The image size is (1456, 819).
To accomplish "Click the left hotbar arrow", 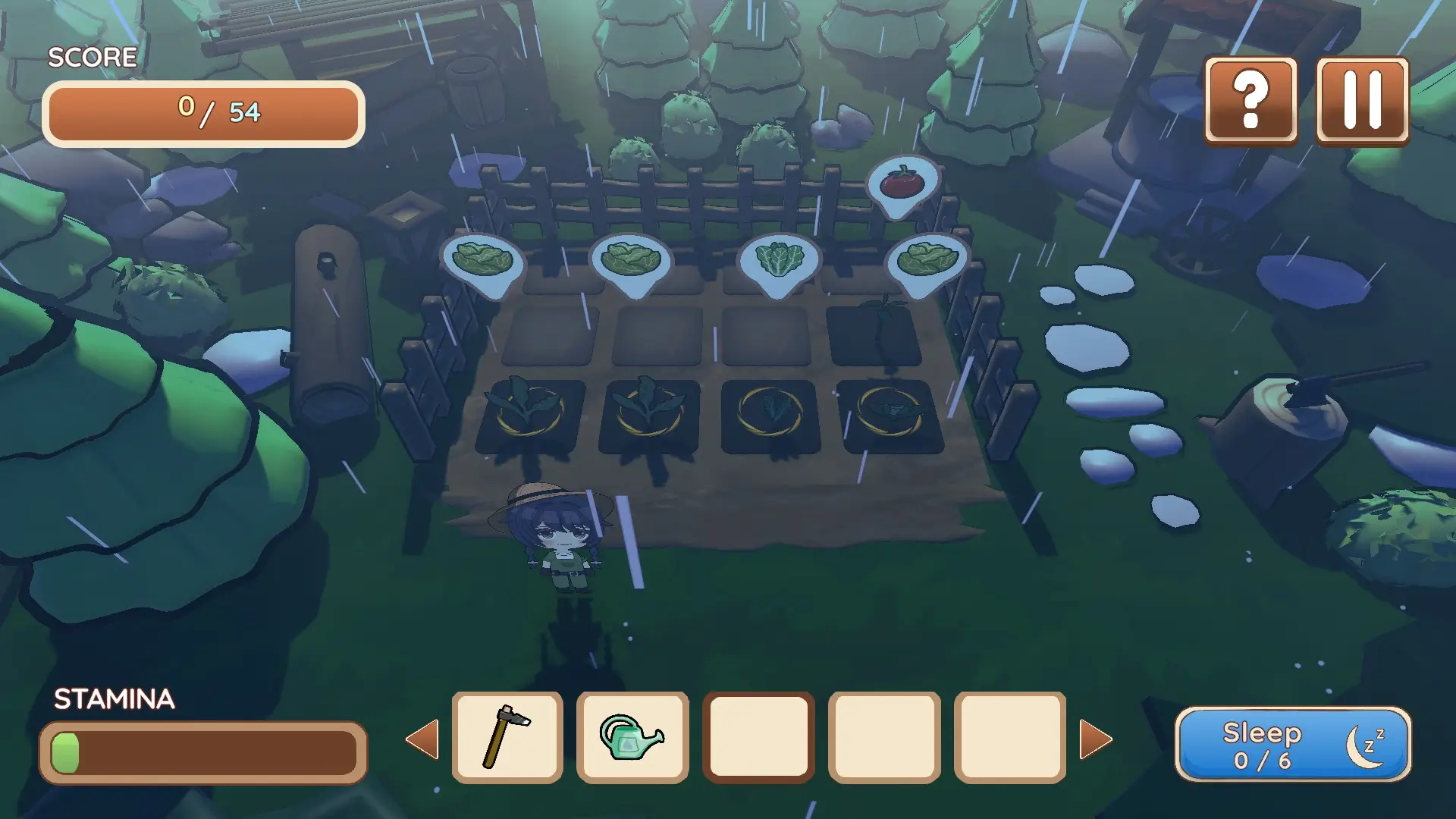I will point(423,739).
